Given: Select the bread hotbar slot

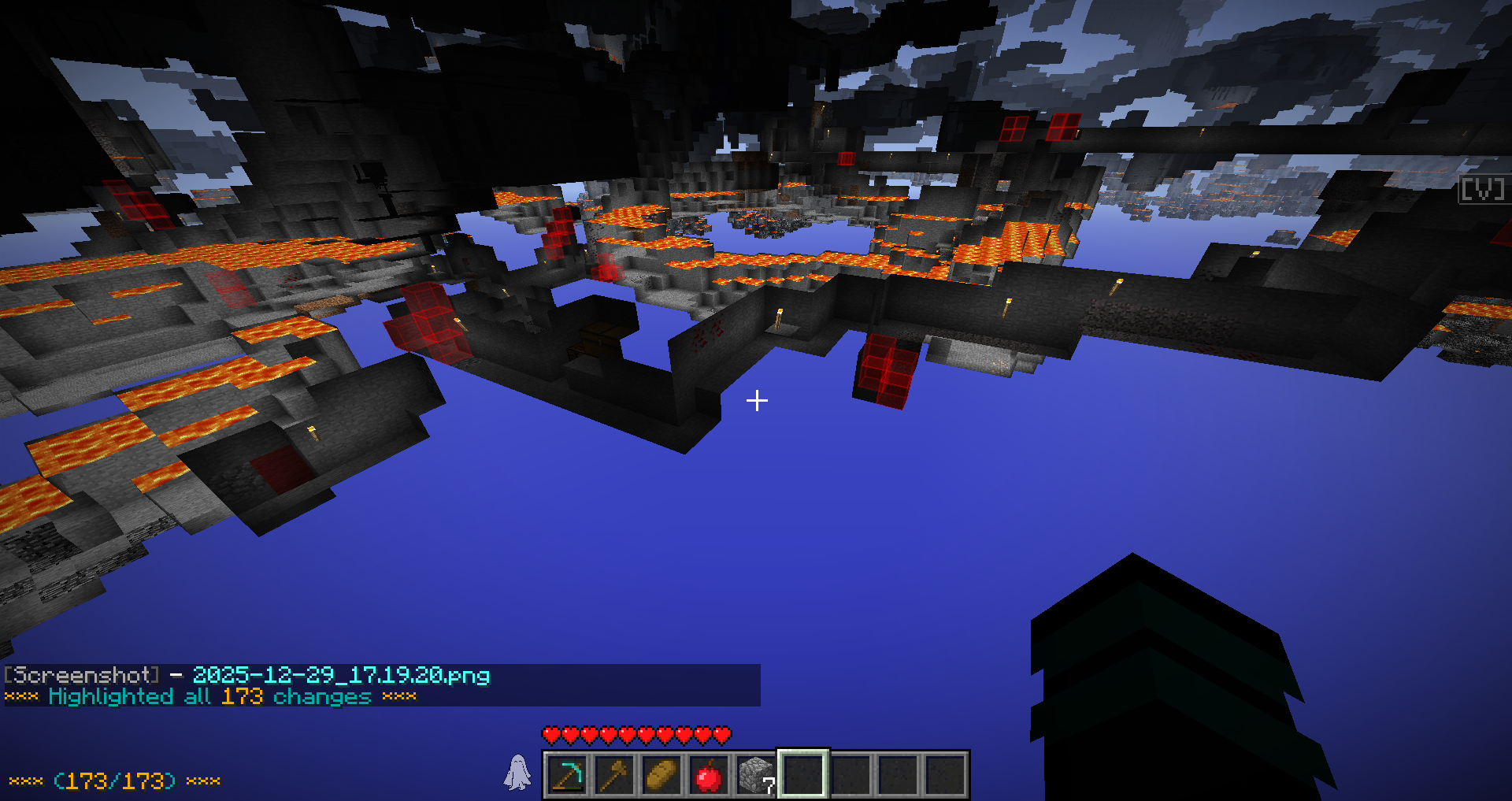Looking at the screenshot, I should (x=661, y=775).
